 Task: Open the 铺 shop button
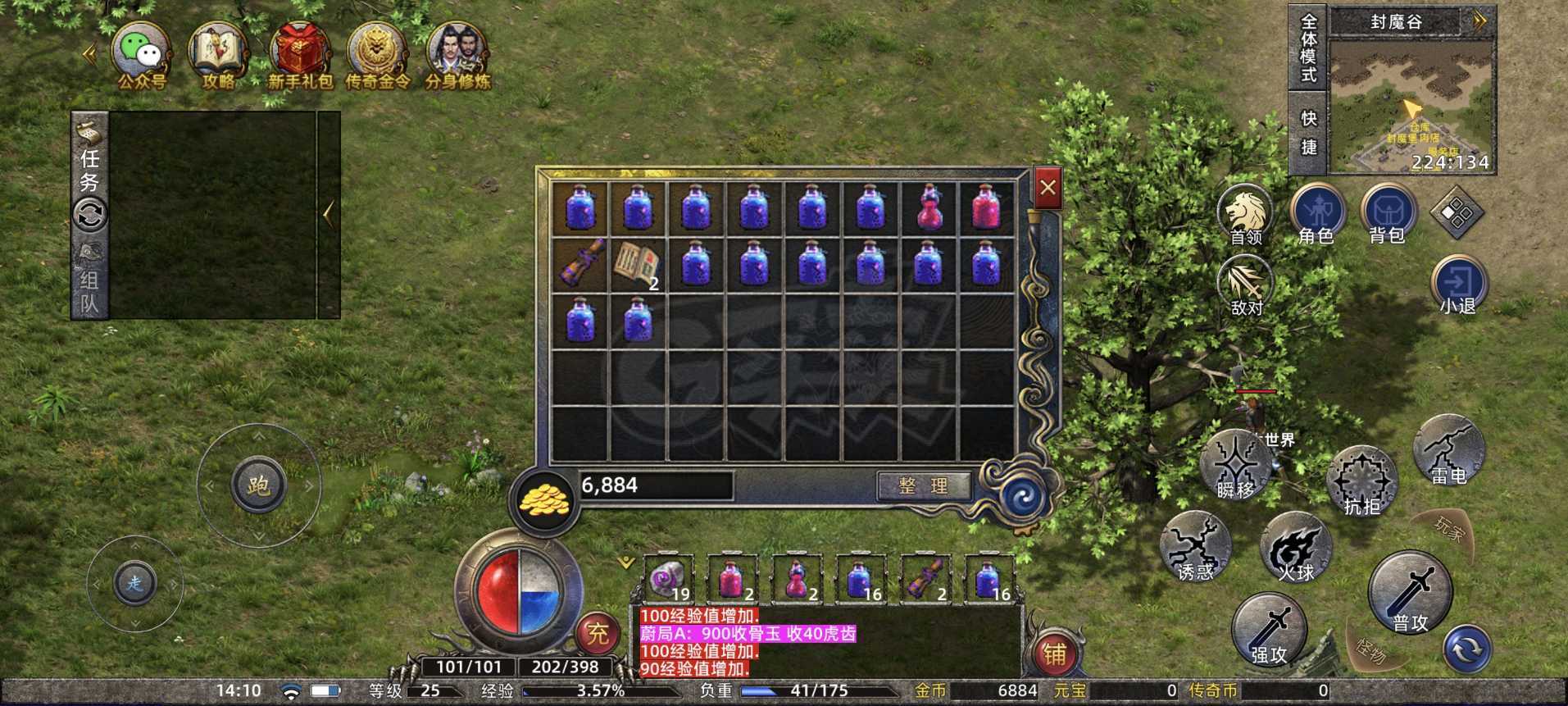pyautogui.click(x=1054, y=654)
